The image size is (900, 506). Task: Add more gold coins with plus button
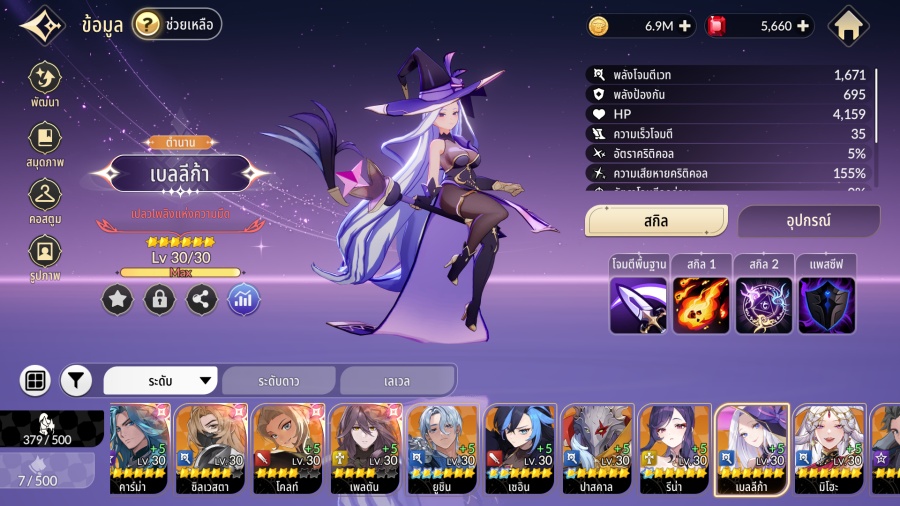click(685, 26)
